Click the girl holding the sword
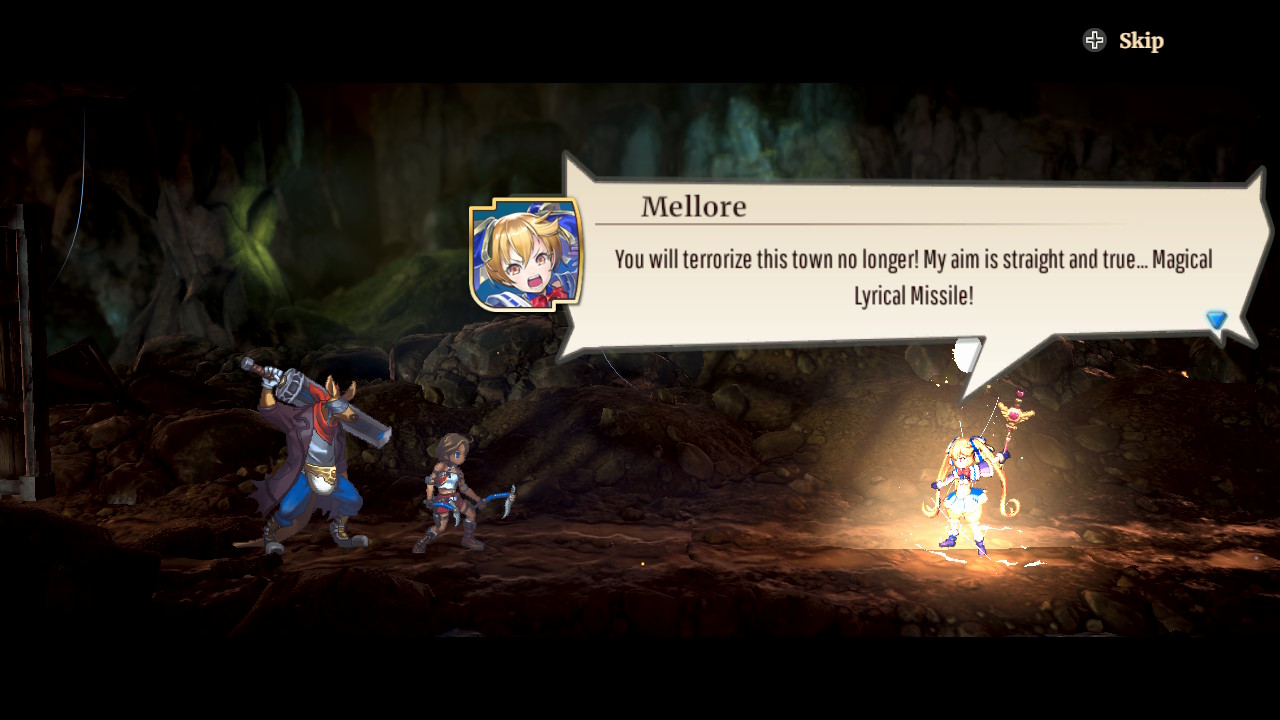Image resolution: width=1280 pixels, height=720 pixels. [452, 490]
